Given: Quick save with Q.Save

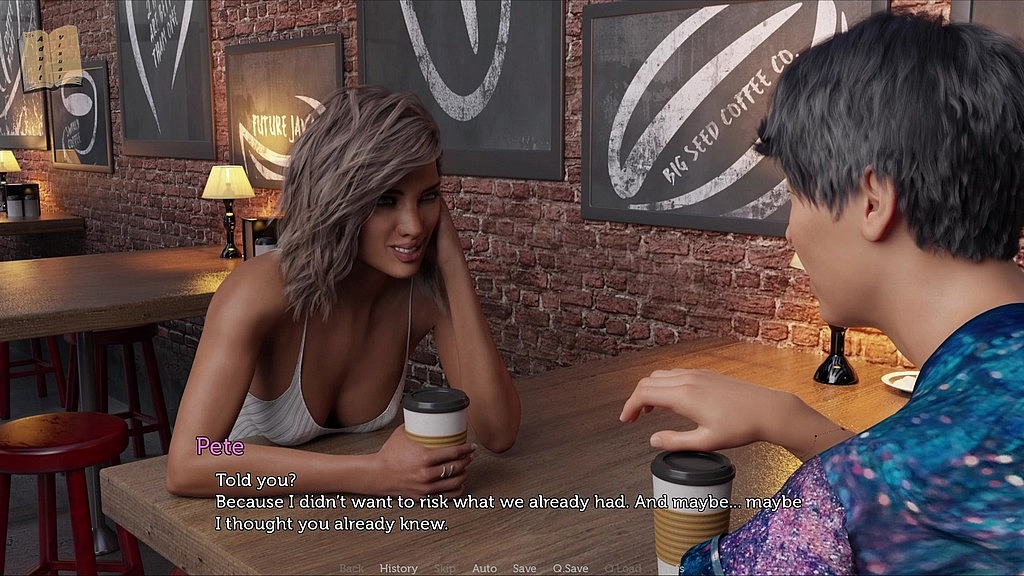Looking at the screenshot, I should pyautogui.click(x=570, y=568).
